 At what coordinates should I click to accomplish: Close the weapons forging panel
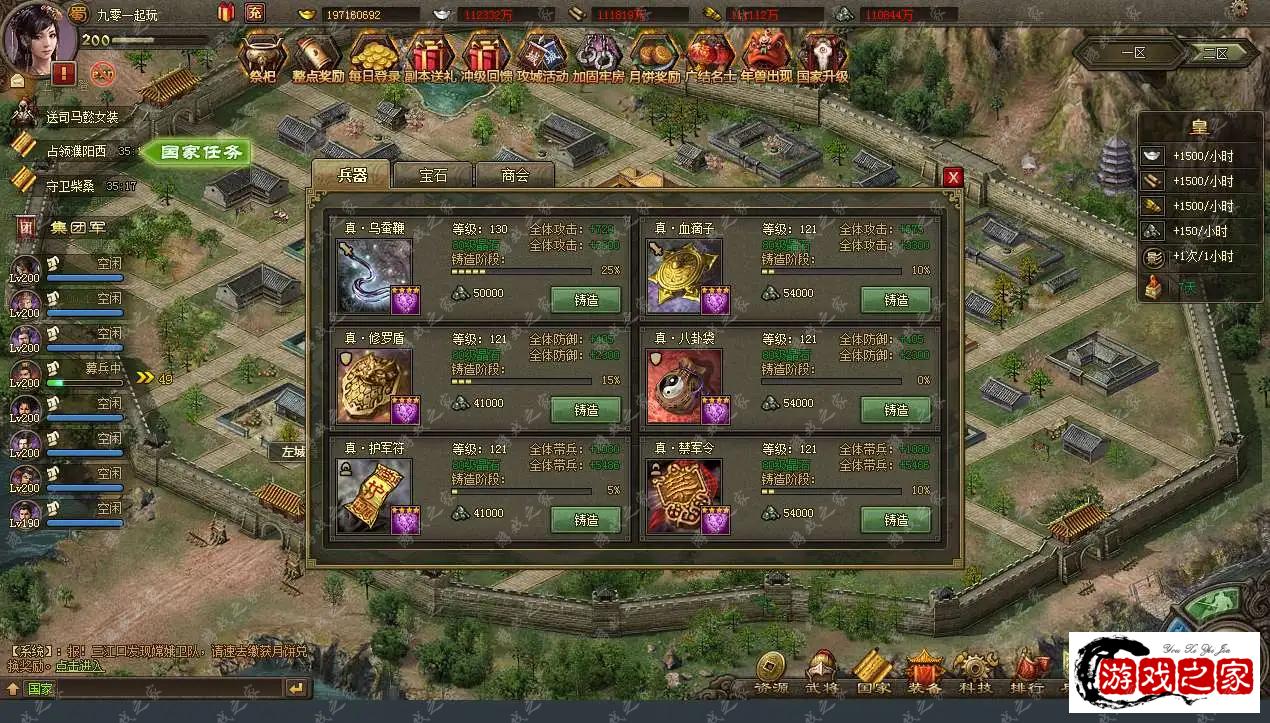pos(953,177)
